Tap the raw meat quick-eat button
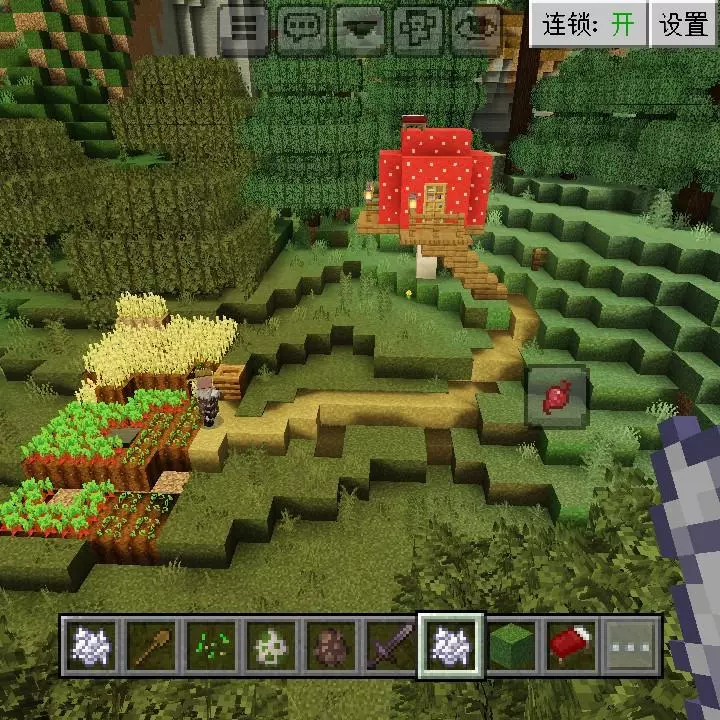The image size is (720, 720). pyautogui.click(x=556, y=397)
